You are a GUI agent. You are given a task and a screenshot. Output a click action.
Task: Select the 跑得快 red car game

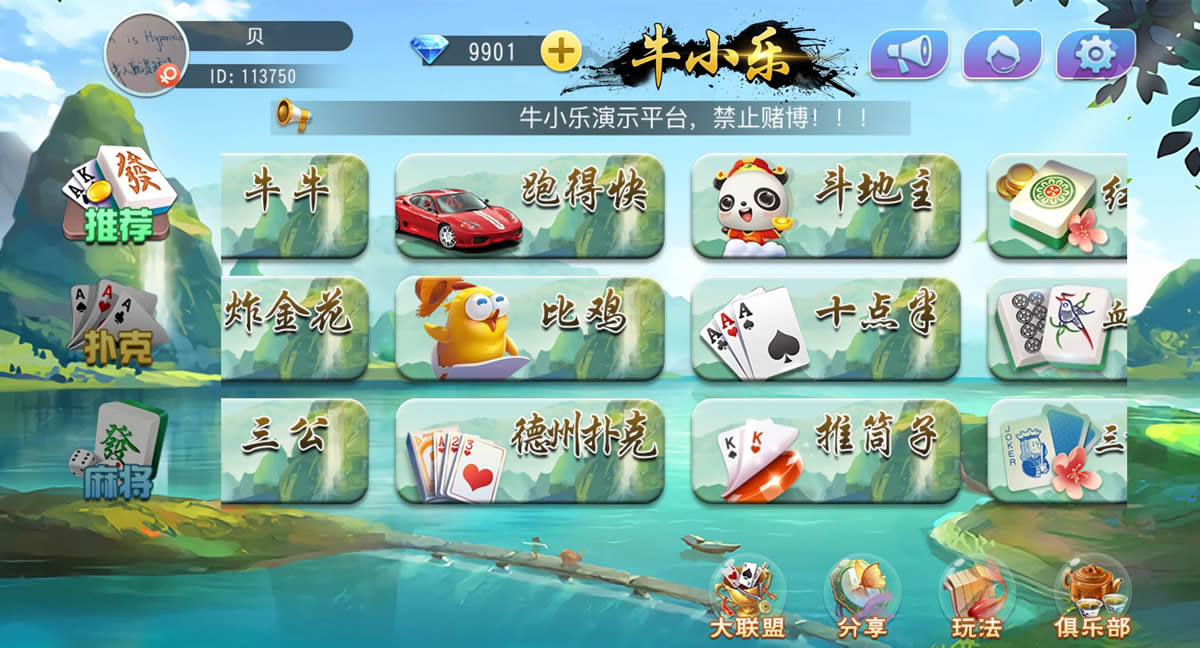click(530, 205)
